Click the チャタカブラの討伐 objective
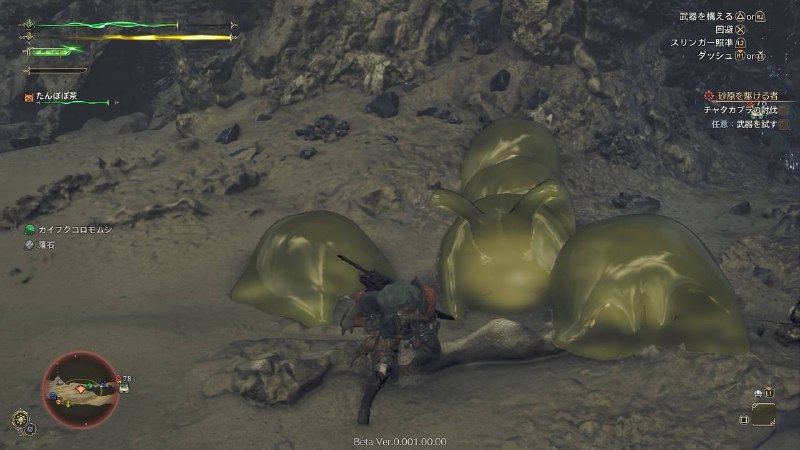The image size is (800, 450). point(741,109)
